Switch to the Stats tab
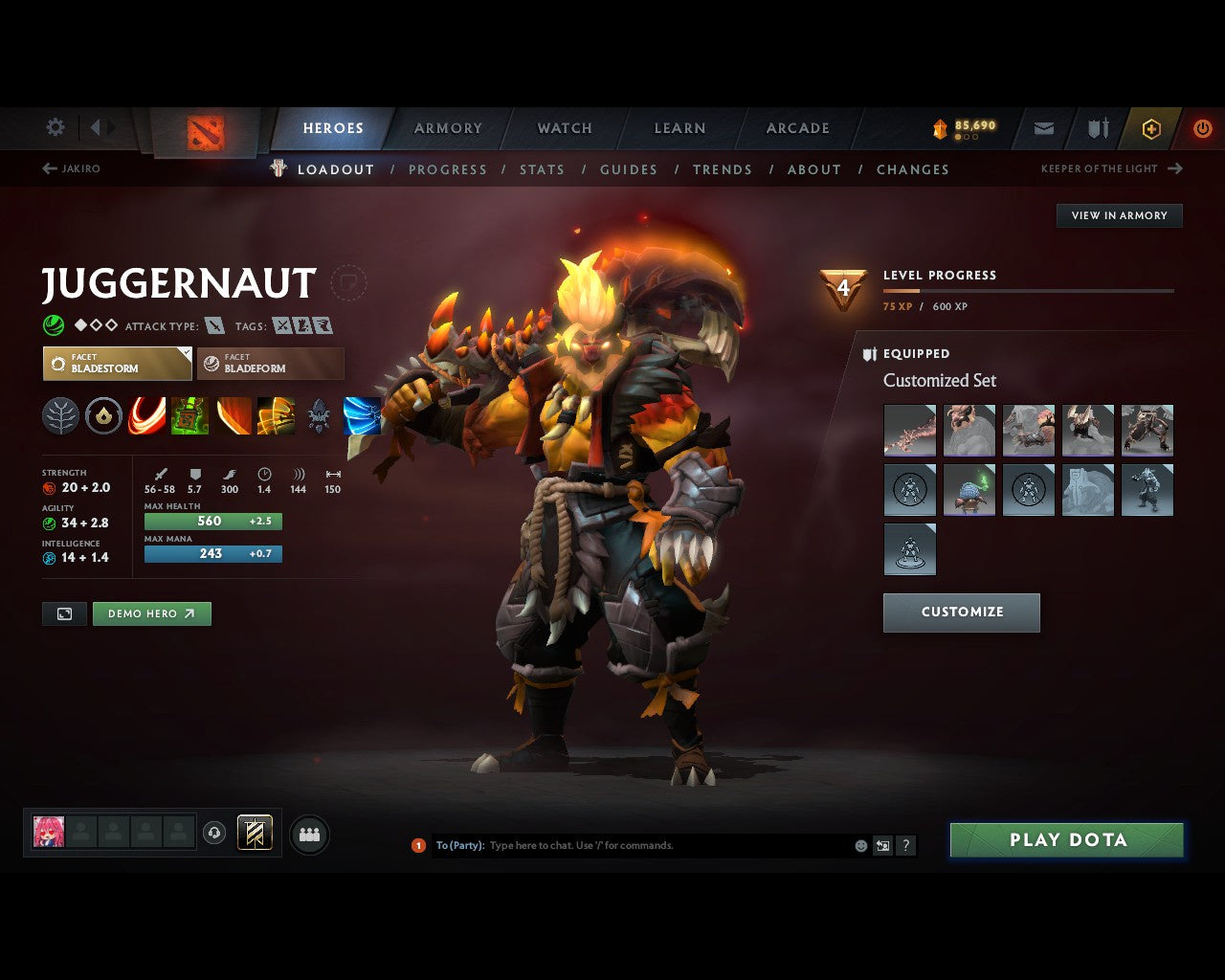Viewport: 1225px width, 980px height. [542, 169]
